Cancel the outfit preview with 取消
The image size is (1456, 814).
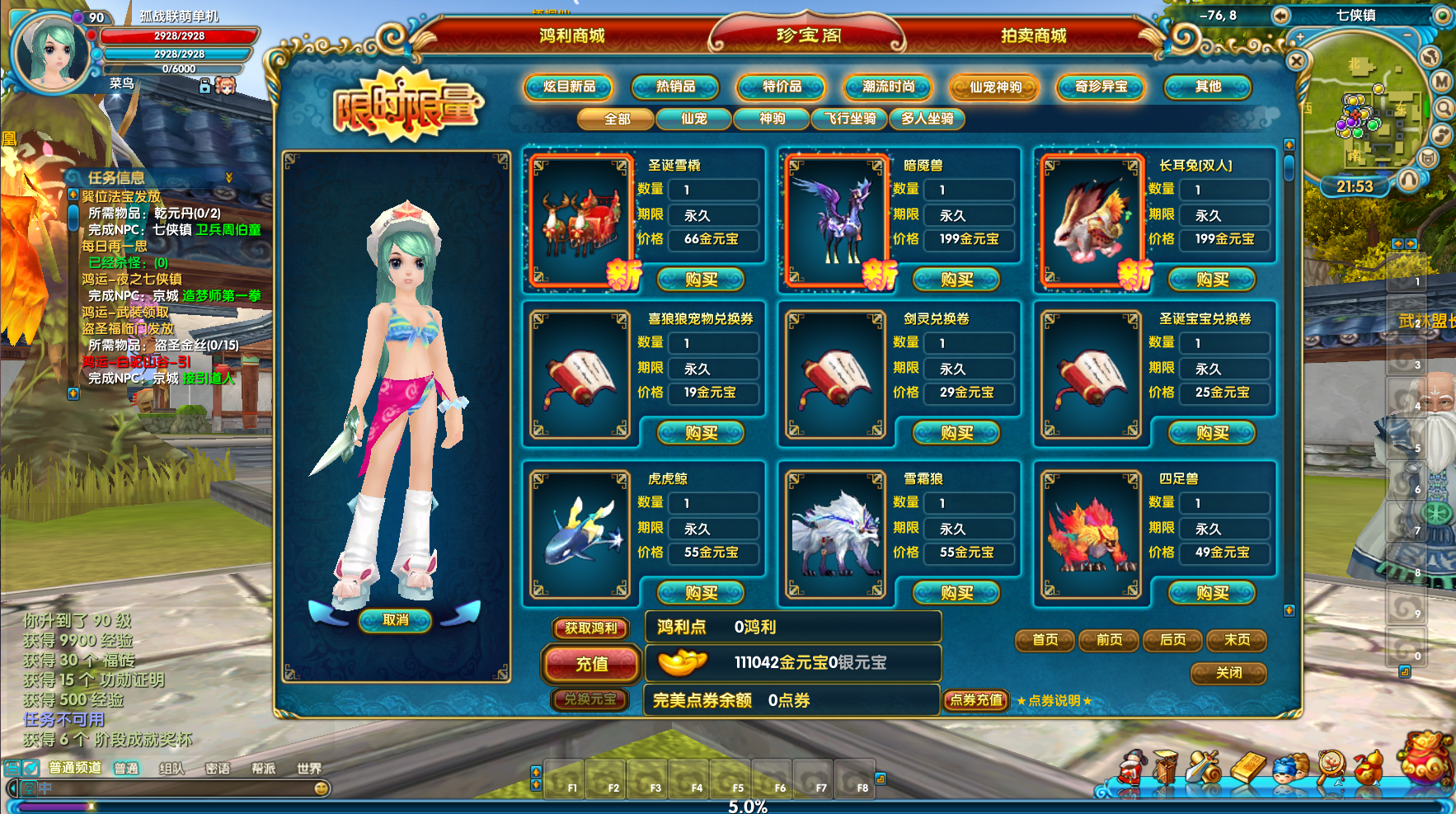point(396,620)
